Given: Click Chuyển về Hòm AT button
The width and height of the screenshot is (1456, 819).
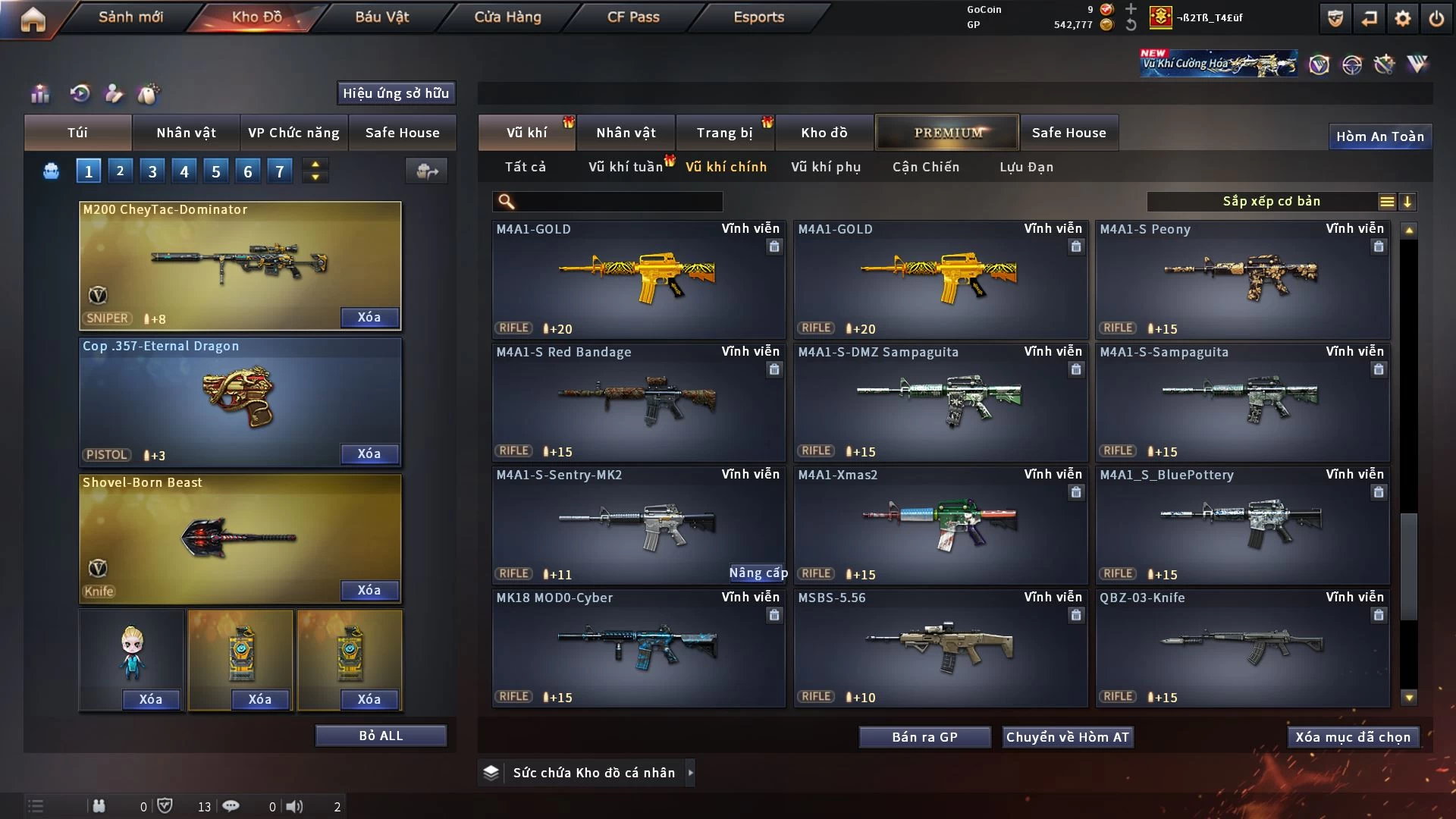Looking at the screenshot, I should [x=1067, y=737].
